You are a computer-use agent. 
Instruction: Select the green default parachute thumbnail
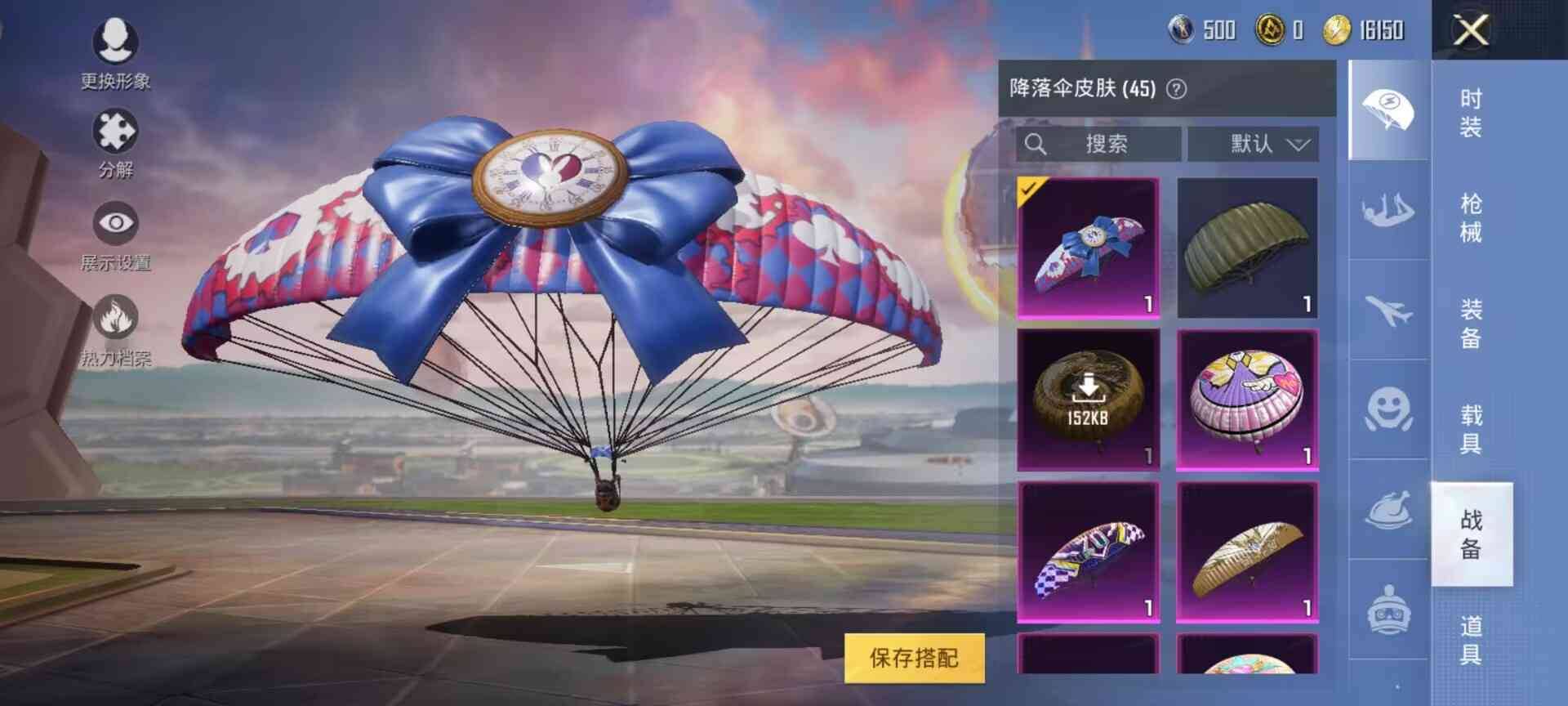1249,245
